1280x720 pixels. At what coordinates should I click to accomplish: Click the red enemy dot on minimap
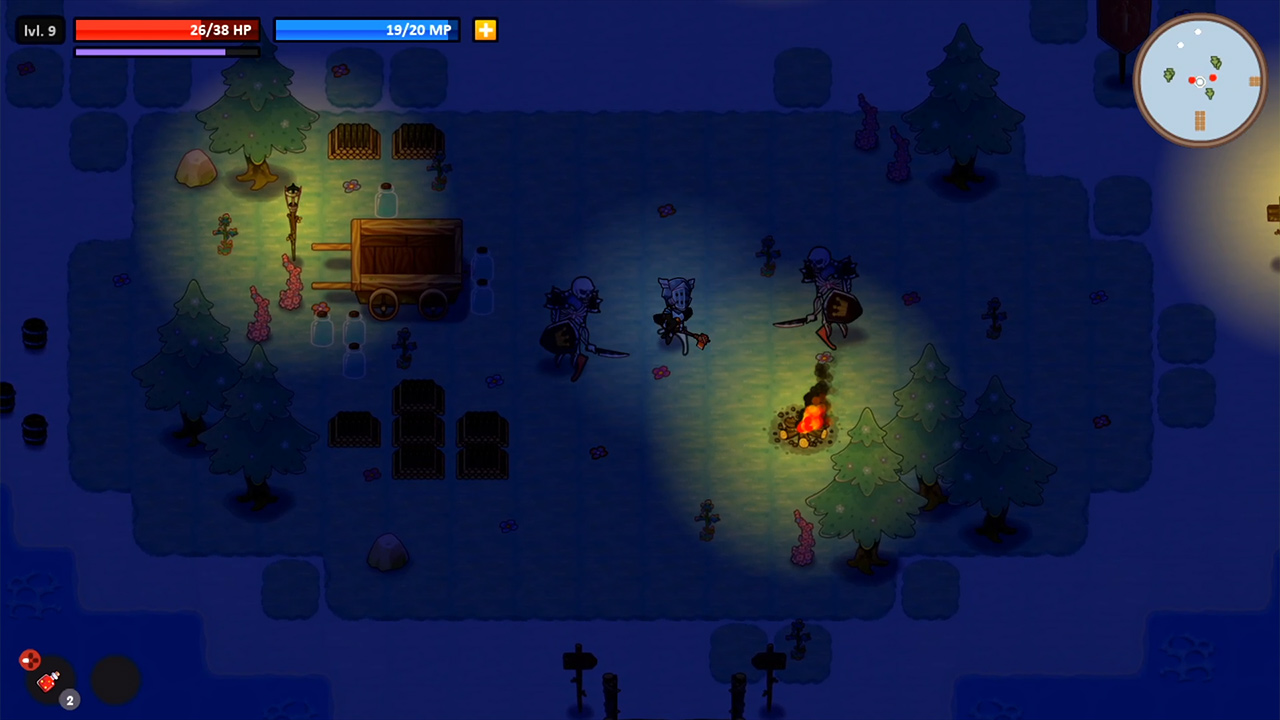click(1213, 78)
